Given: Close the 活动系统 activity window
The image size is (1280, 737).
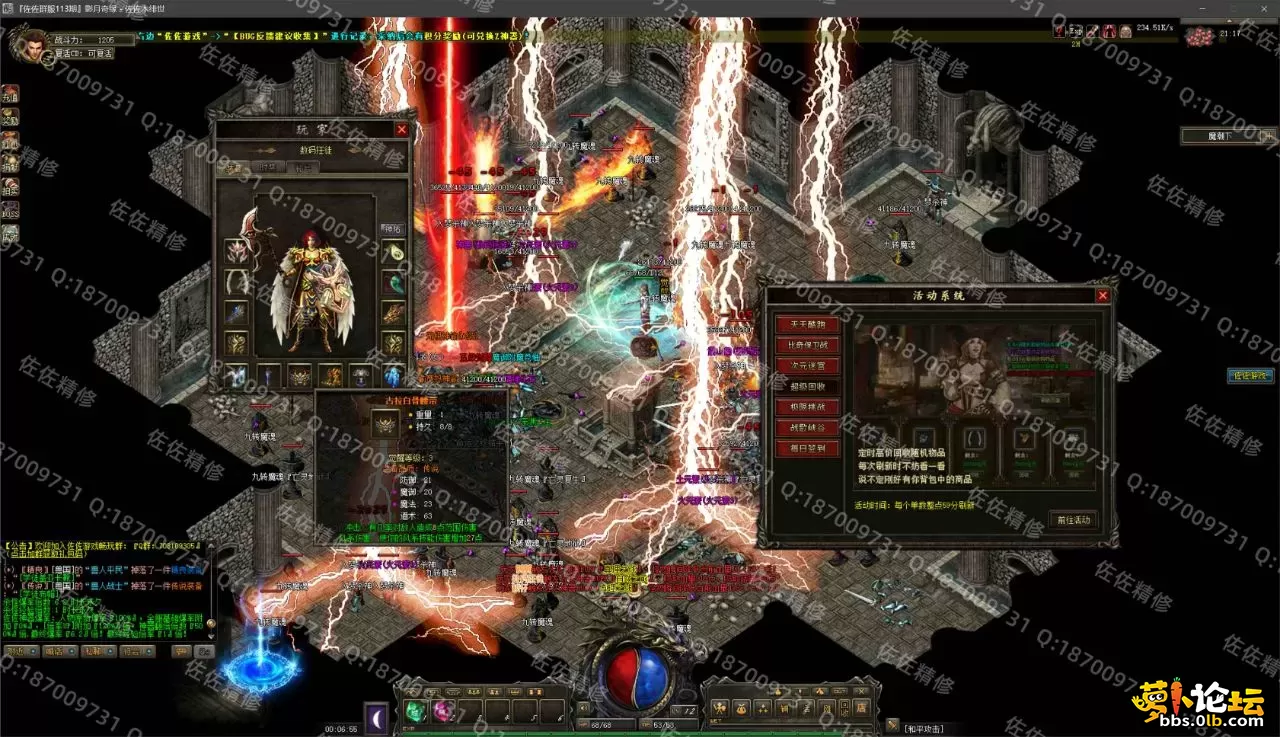Looking at the screenshot, I should (1103, 296).
